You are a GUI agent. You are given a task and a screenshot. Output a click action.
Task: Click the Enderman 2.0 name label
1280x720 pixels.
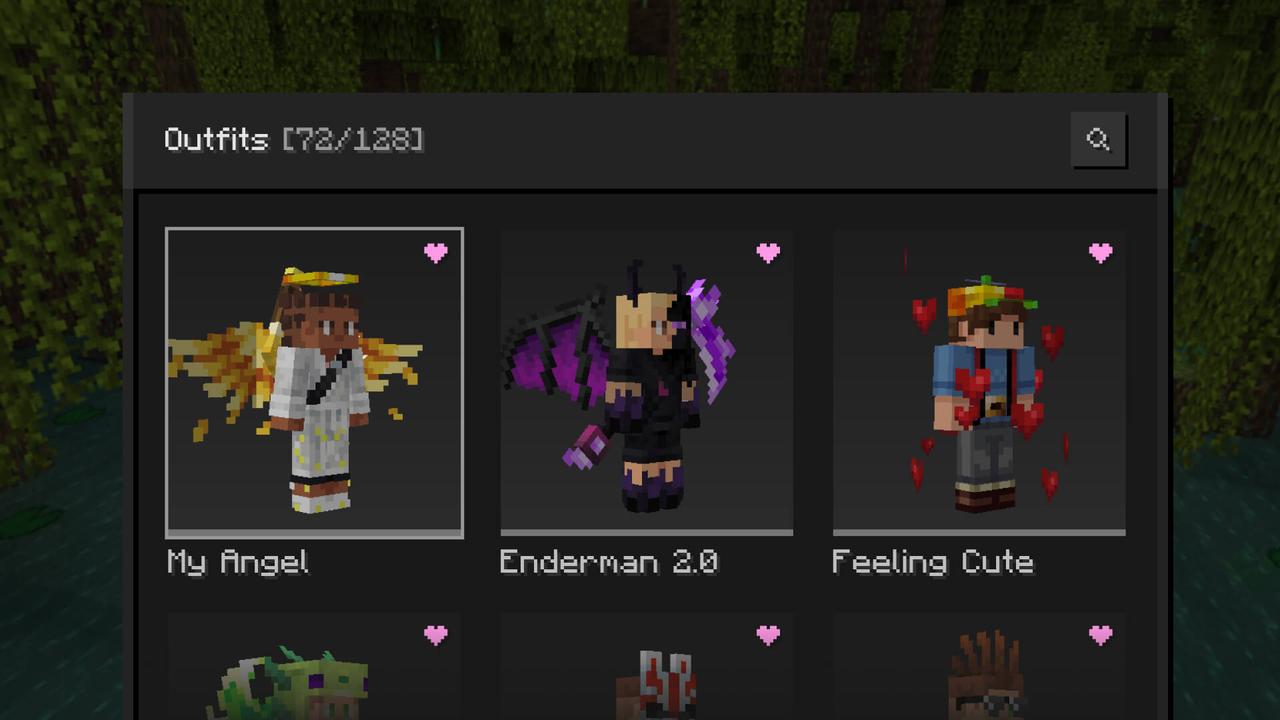(x=608, y=563)
